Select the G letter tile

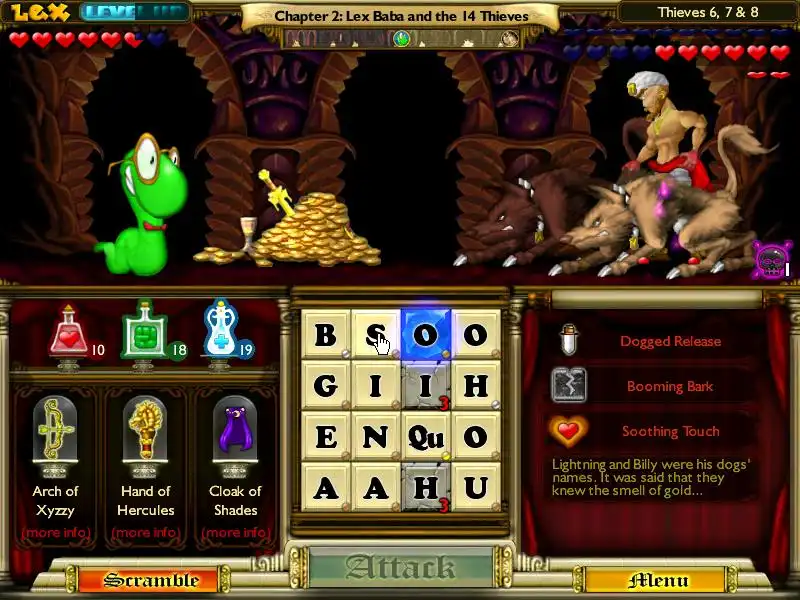coord(326,385)
